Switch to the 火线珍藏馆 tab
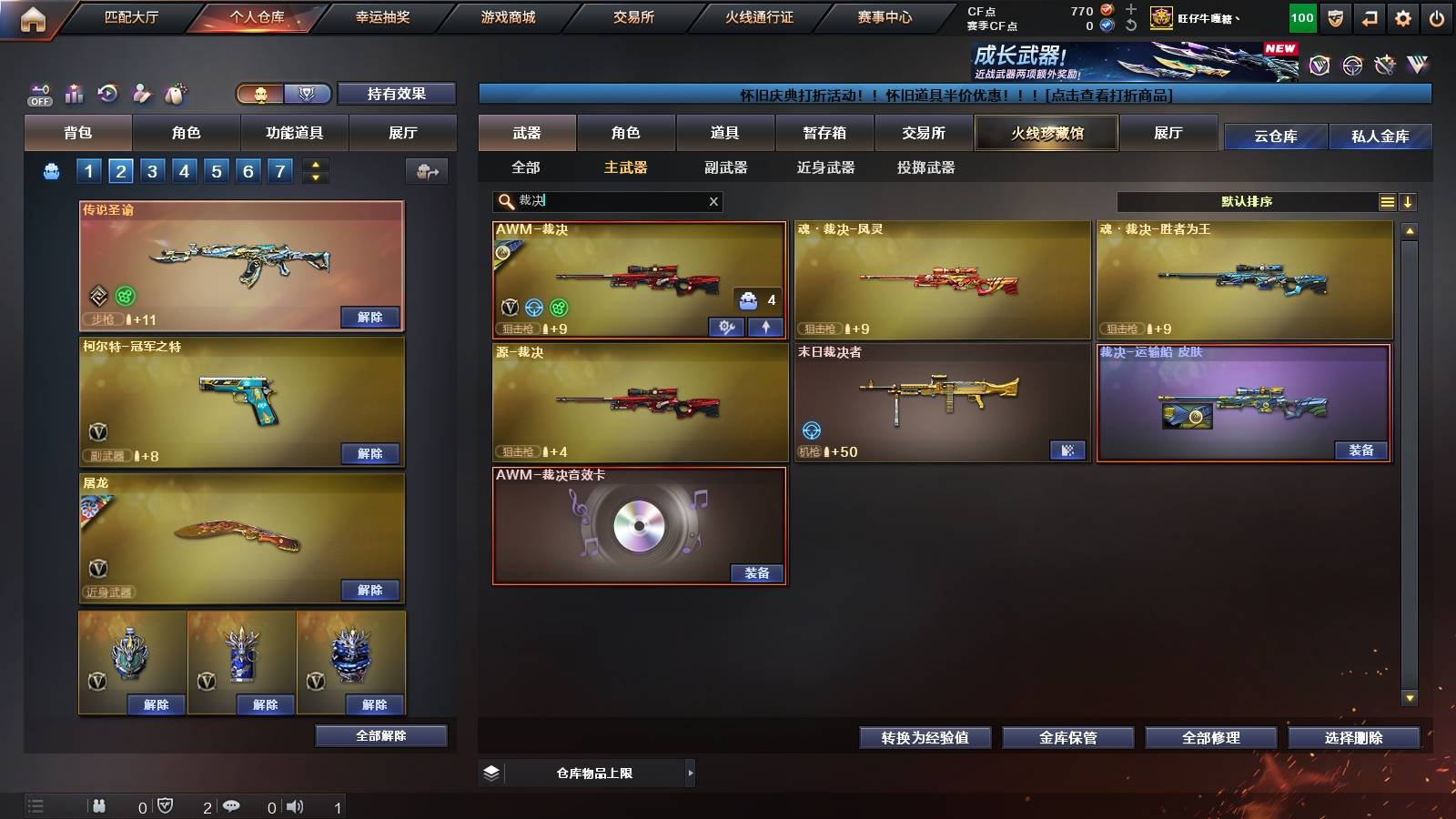 click(x=1046, y=133)
